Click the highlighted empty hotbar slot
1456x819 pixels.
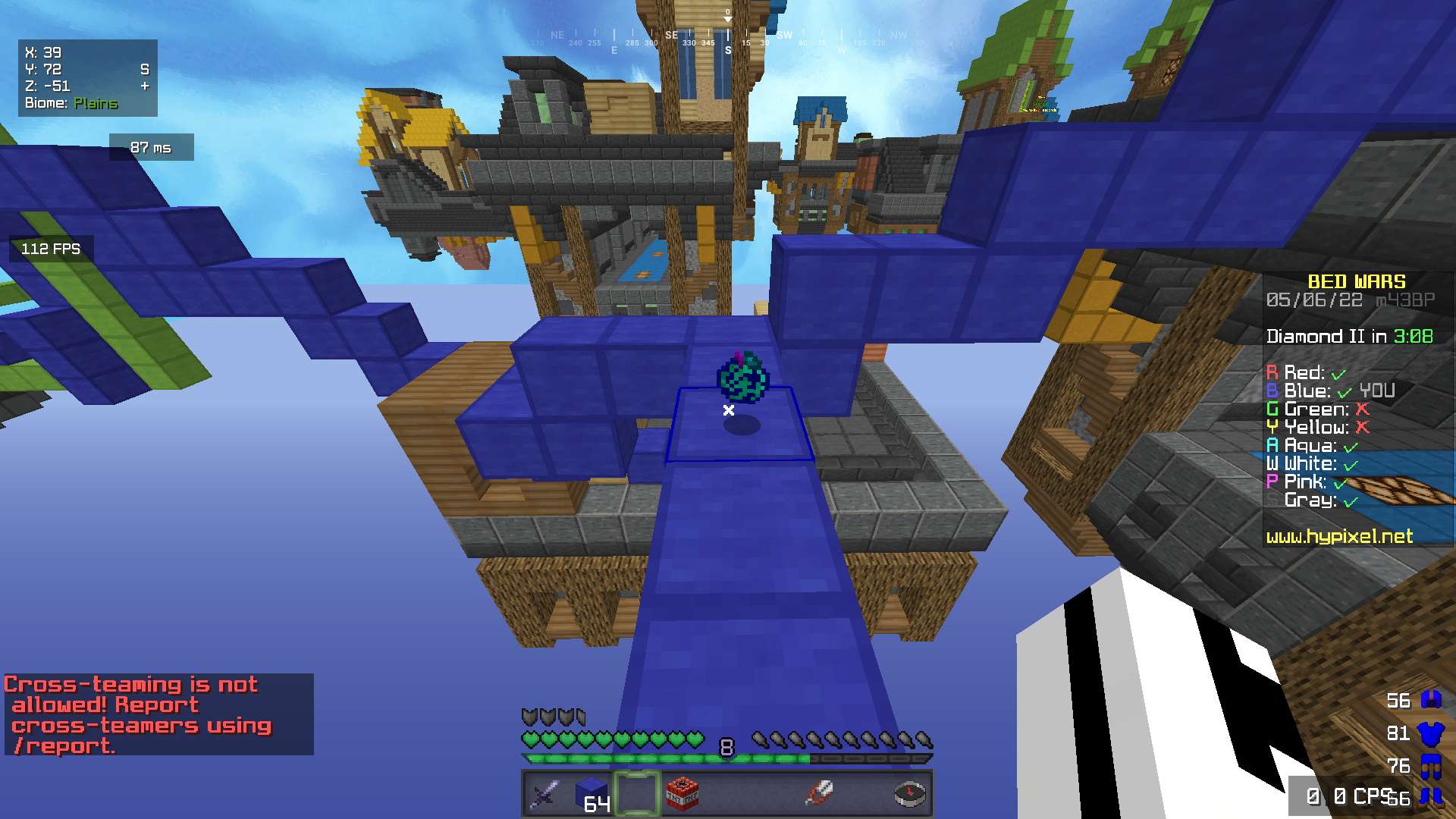(637, 794)
